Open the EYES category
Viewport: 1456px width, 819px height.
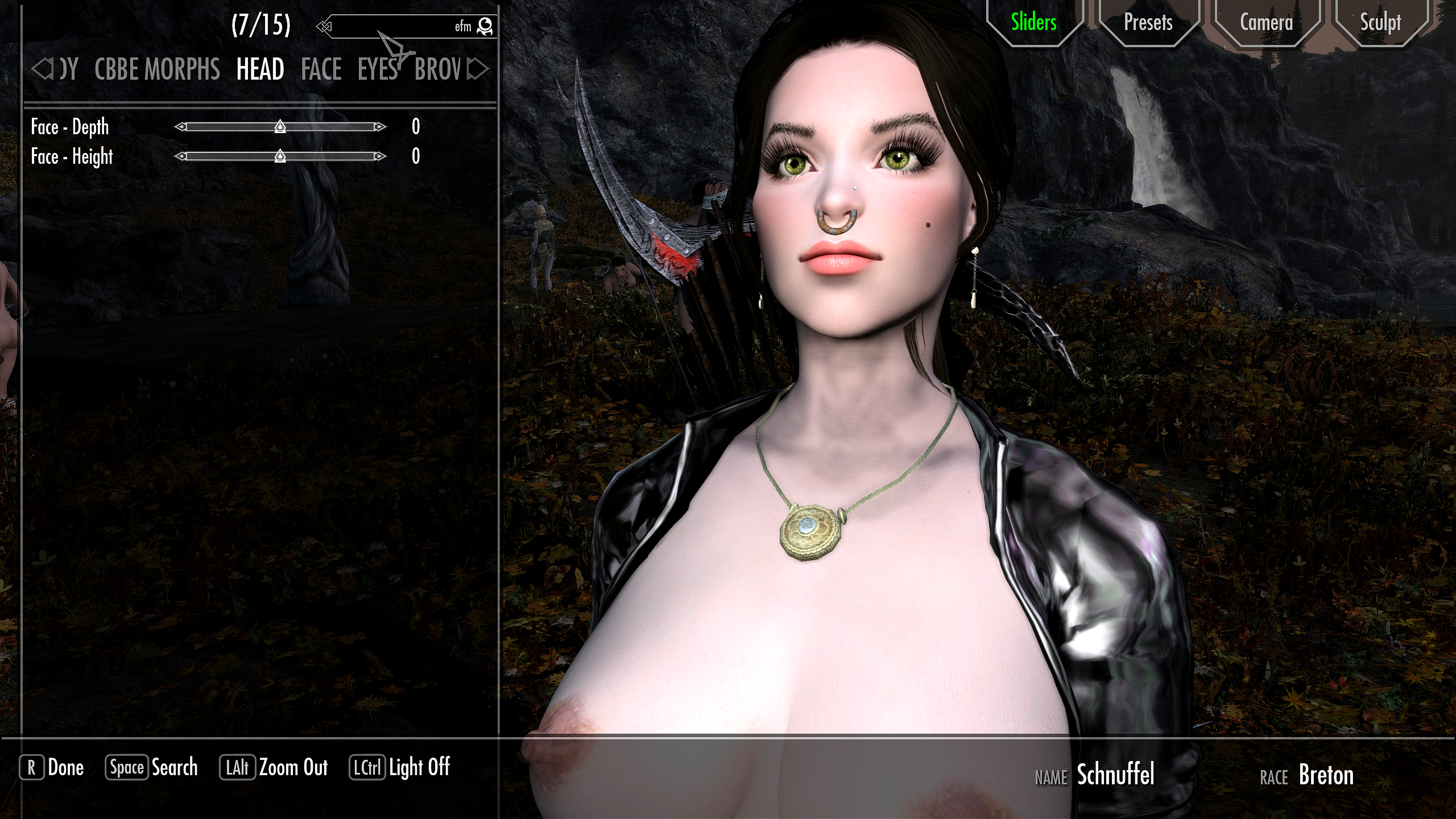377,69
